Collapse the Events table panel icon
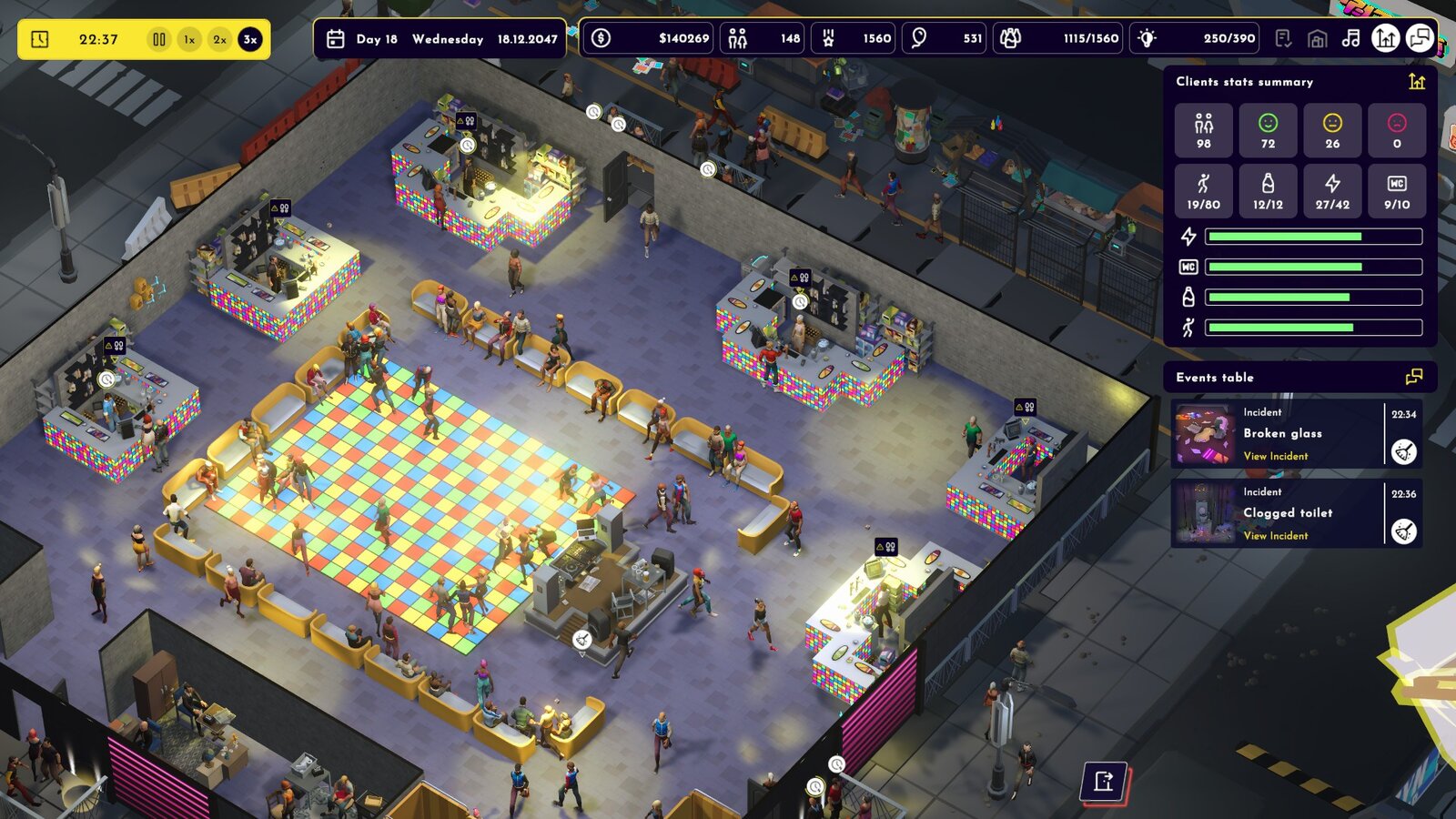The width and height of the screenshot is (1456, 819). tap(1414, 377)
